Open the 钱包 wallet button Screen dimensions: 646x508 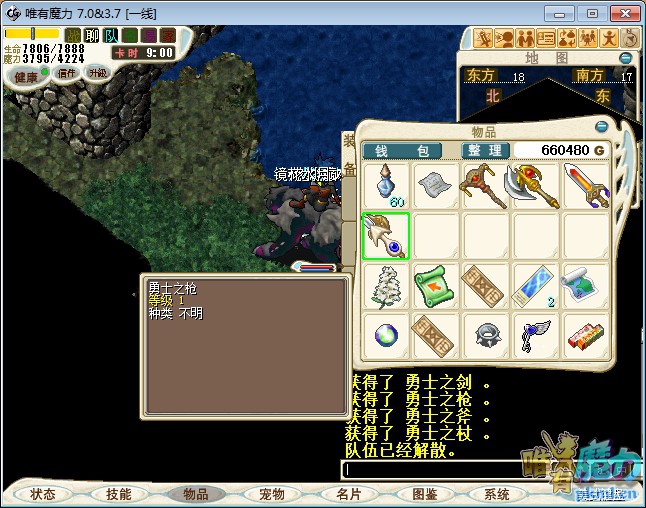click(x=408, y=150)
